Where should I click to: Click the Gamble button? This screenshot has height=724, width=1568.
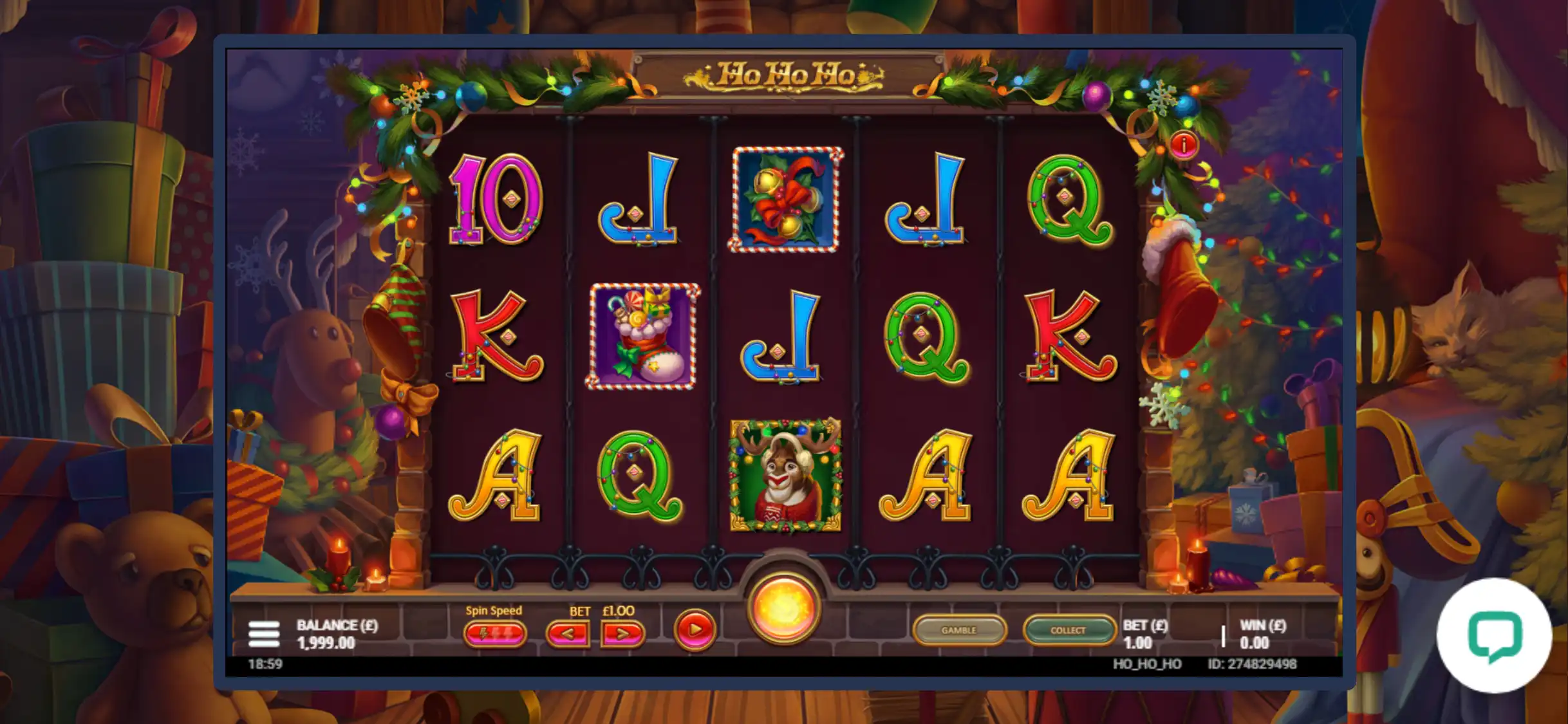(x=958, y=630)
